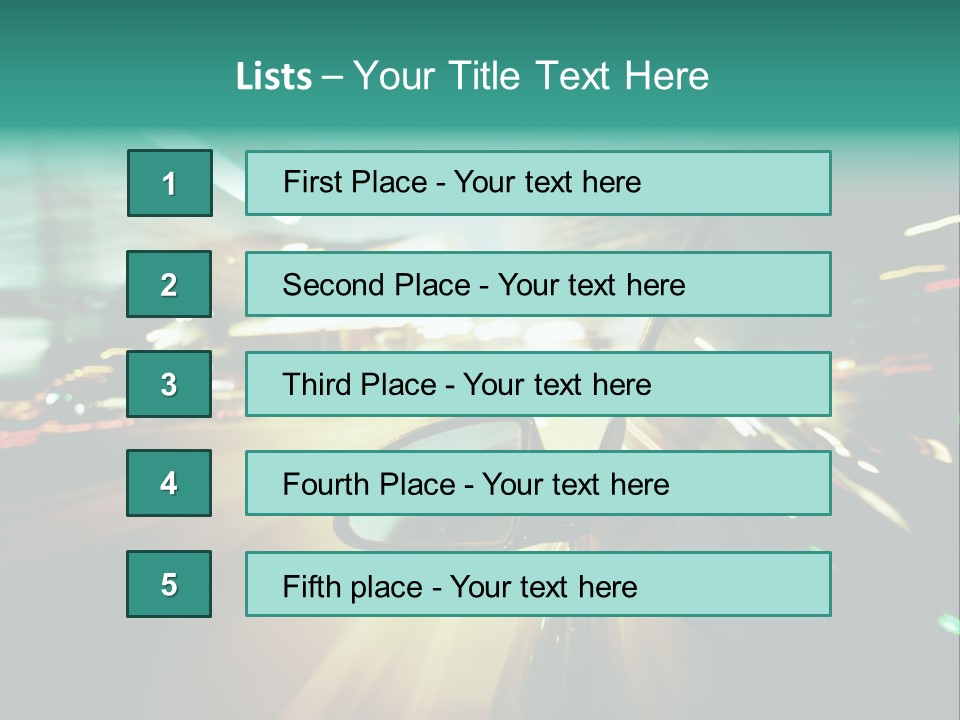This screenshot has height=720, width=960.
Task: Choose the Second Place text row
Action: tap(538, 285)
